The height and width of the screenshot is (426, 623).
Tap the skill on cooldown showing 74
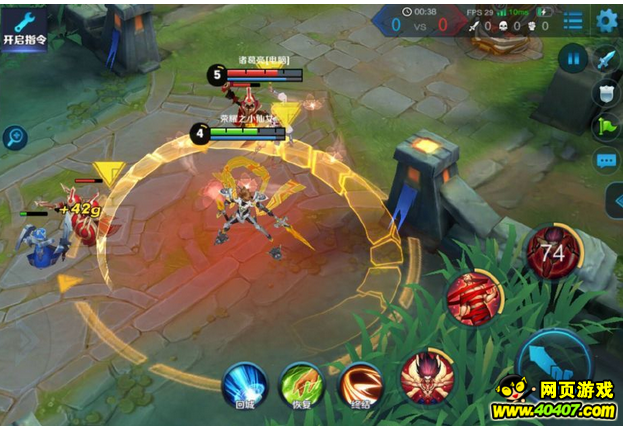[553, 252]
